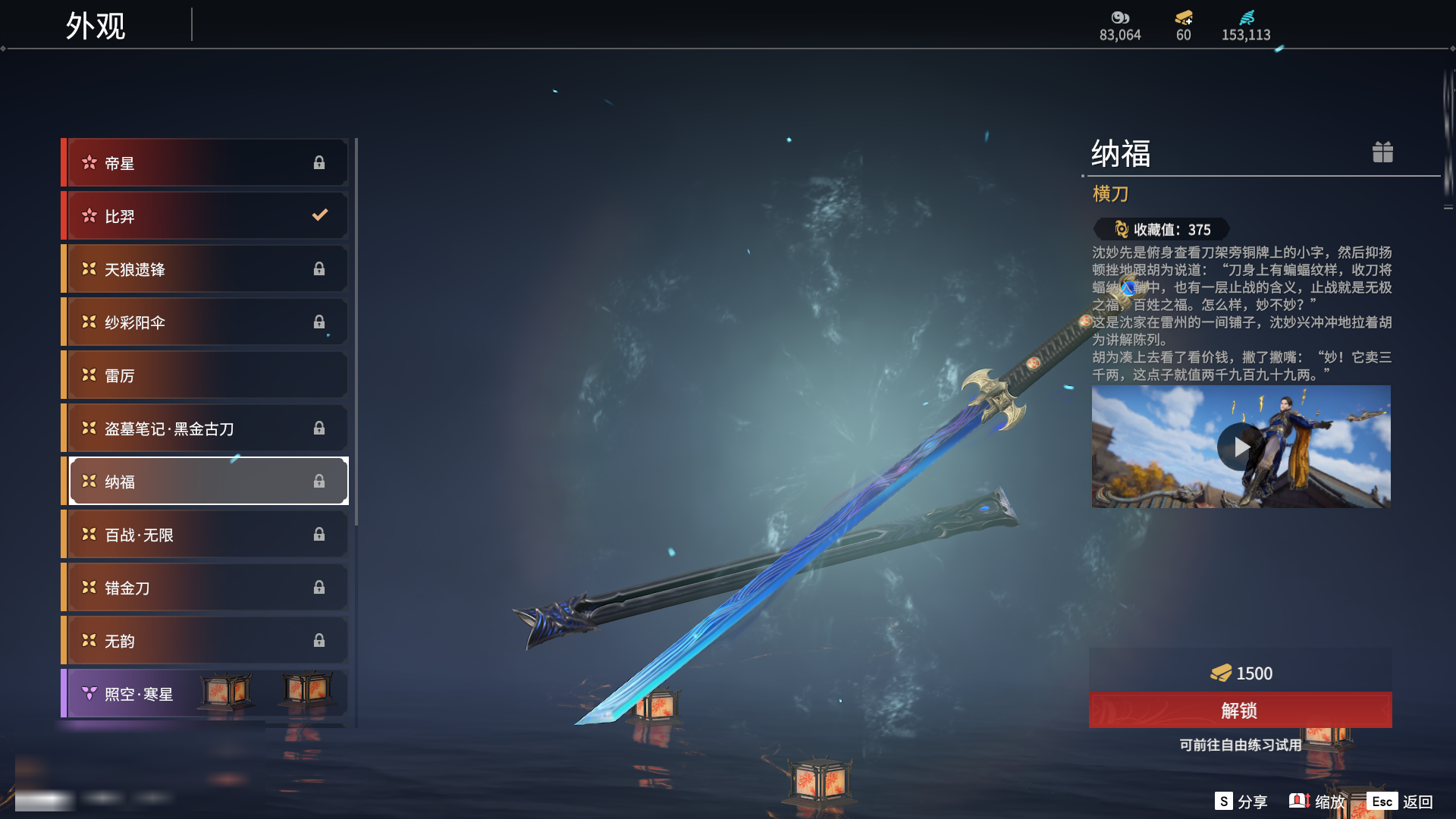Choose 百战·无限 skin

pos(206,535)
